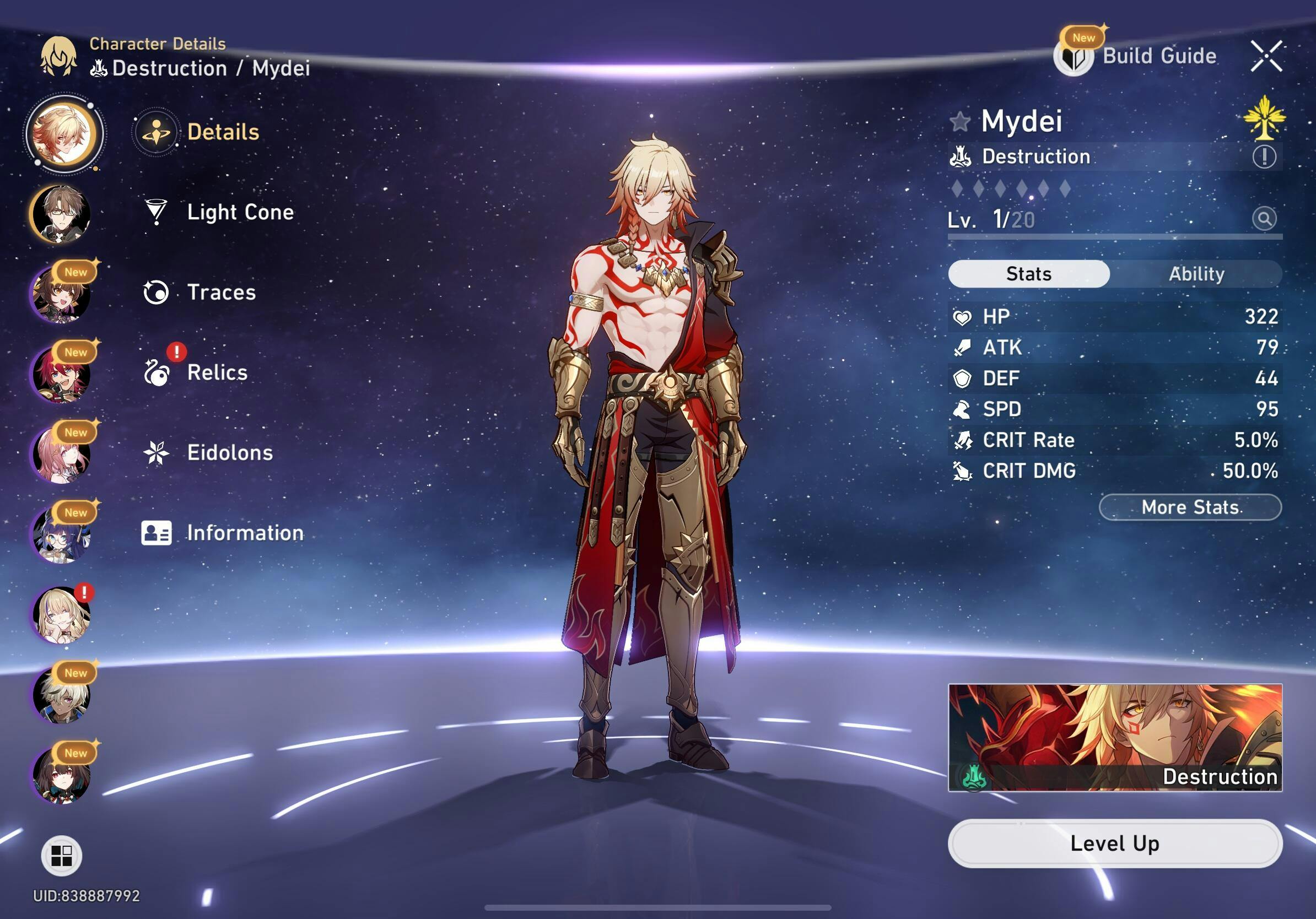Open the Information entry

[x=244, y=533]
